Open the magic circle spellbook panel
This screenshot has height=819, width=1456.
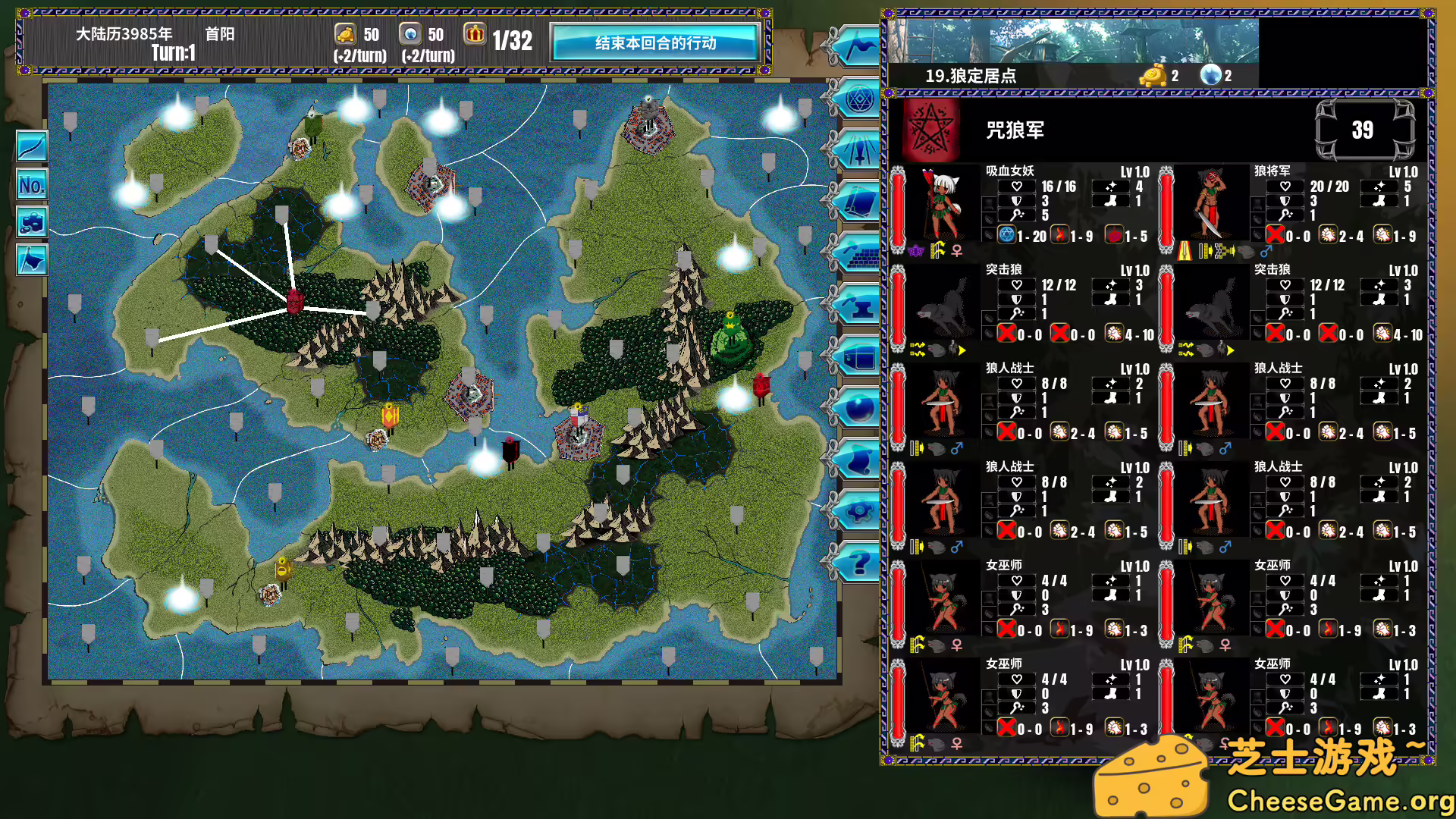coord(857,99)
